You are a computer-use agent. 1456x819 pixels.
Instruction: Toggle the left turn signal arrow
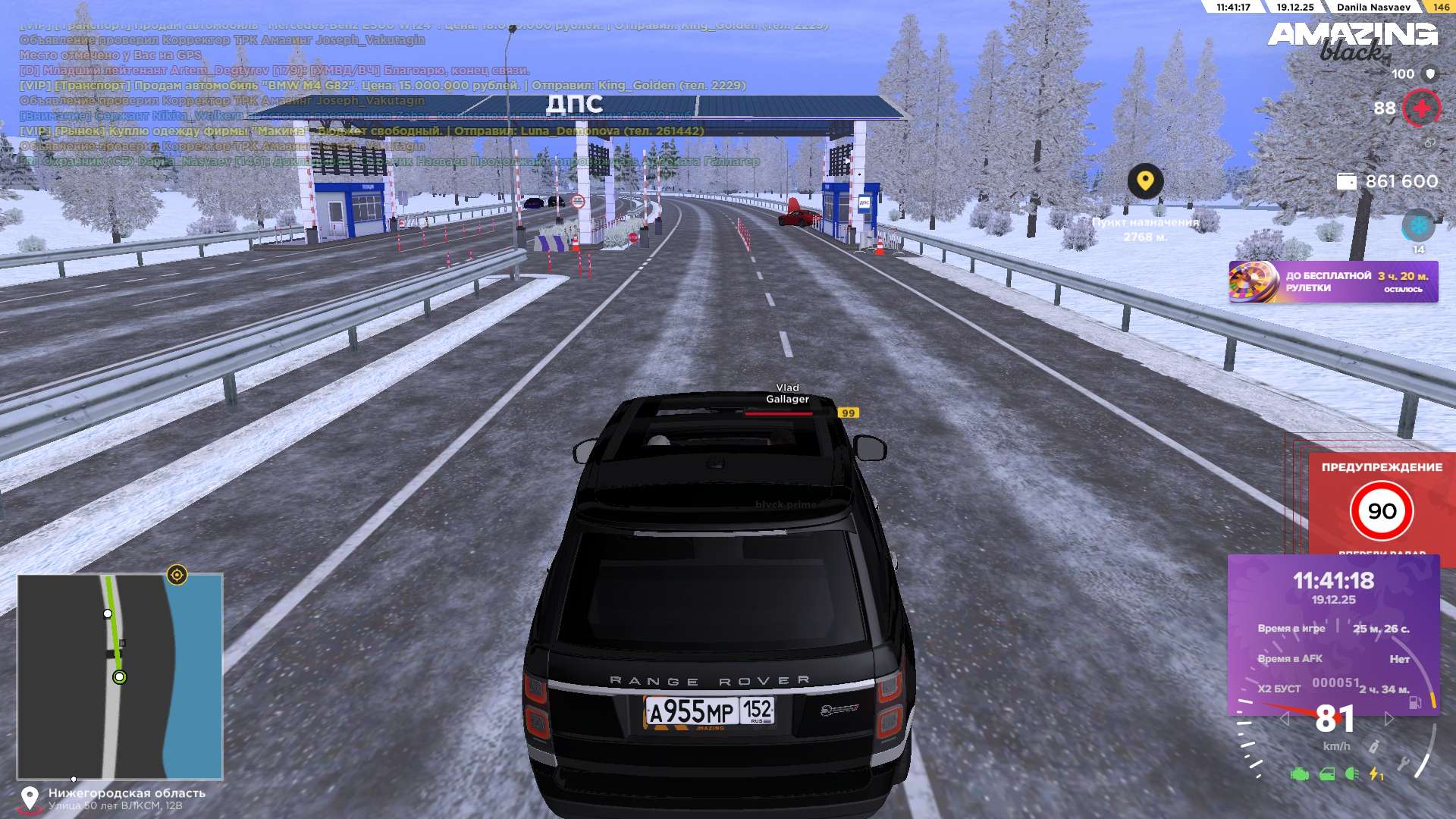coord(1284,719)
